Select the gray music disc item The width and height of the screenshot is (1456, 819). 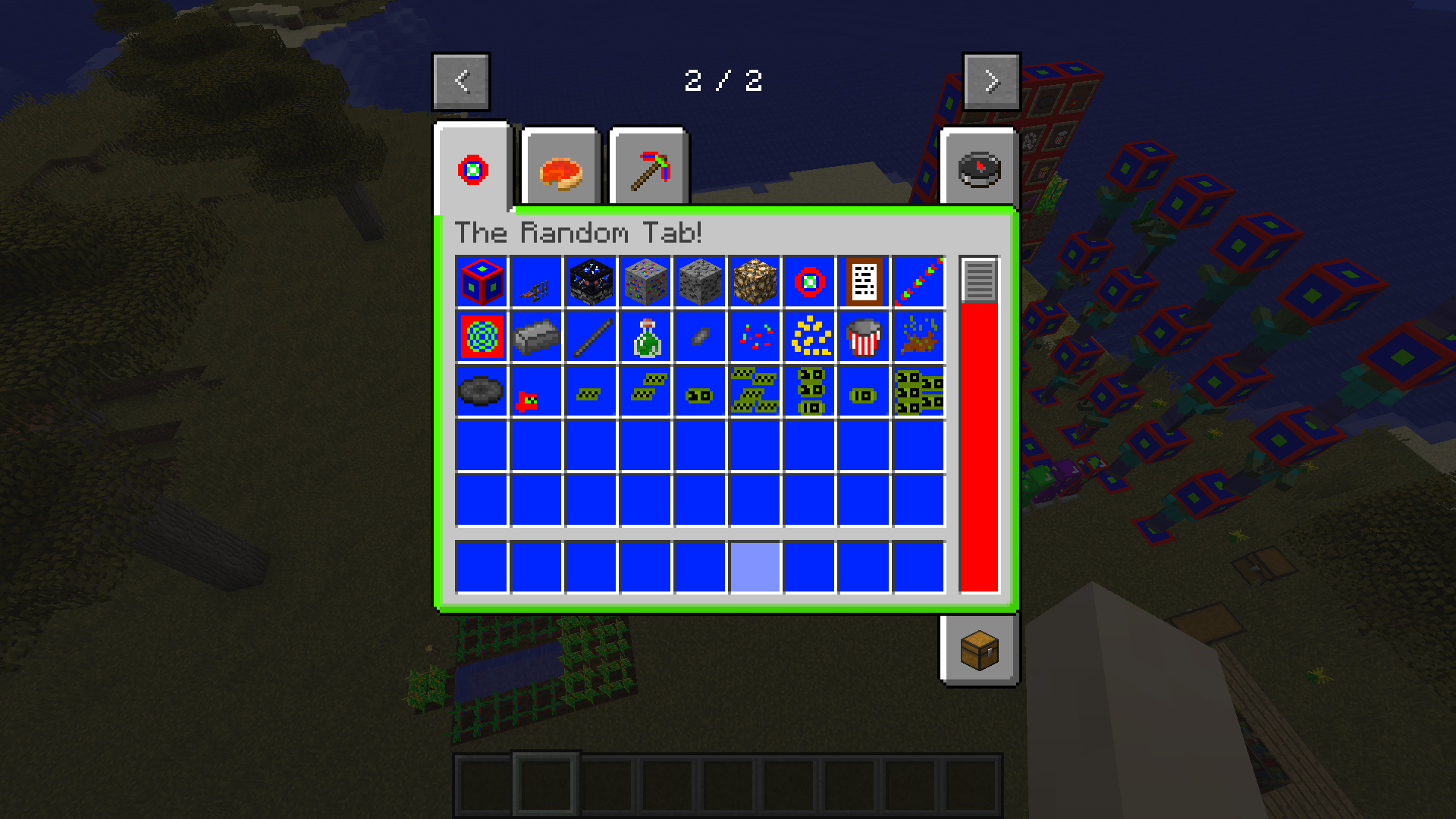[482, 391]
